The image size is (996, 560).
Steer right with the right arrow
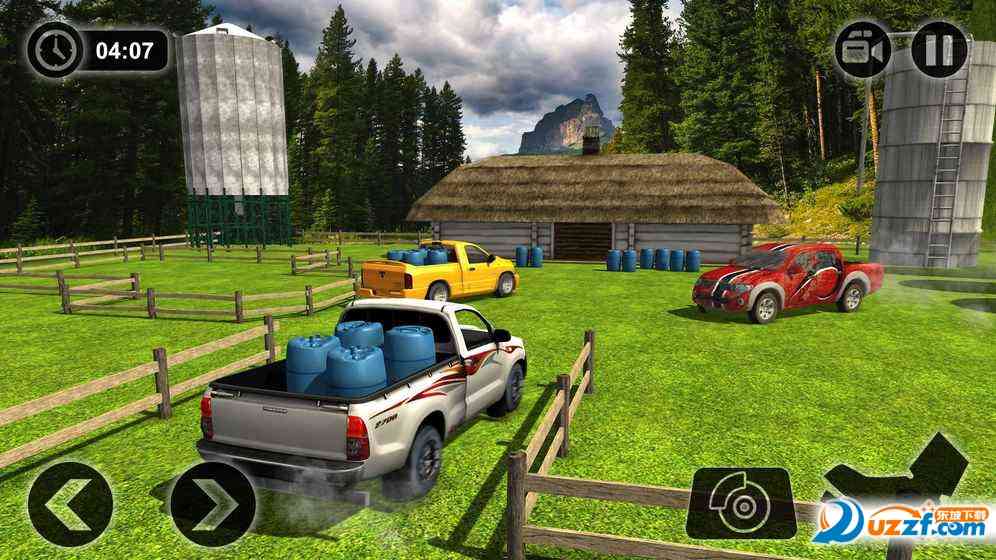(212, 504)
